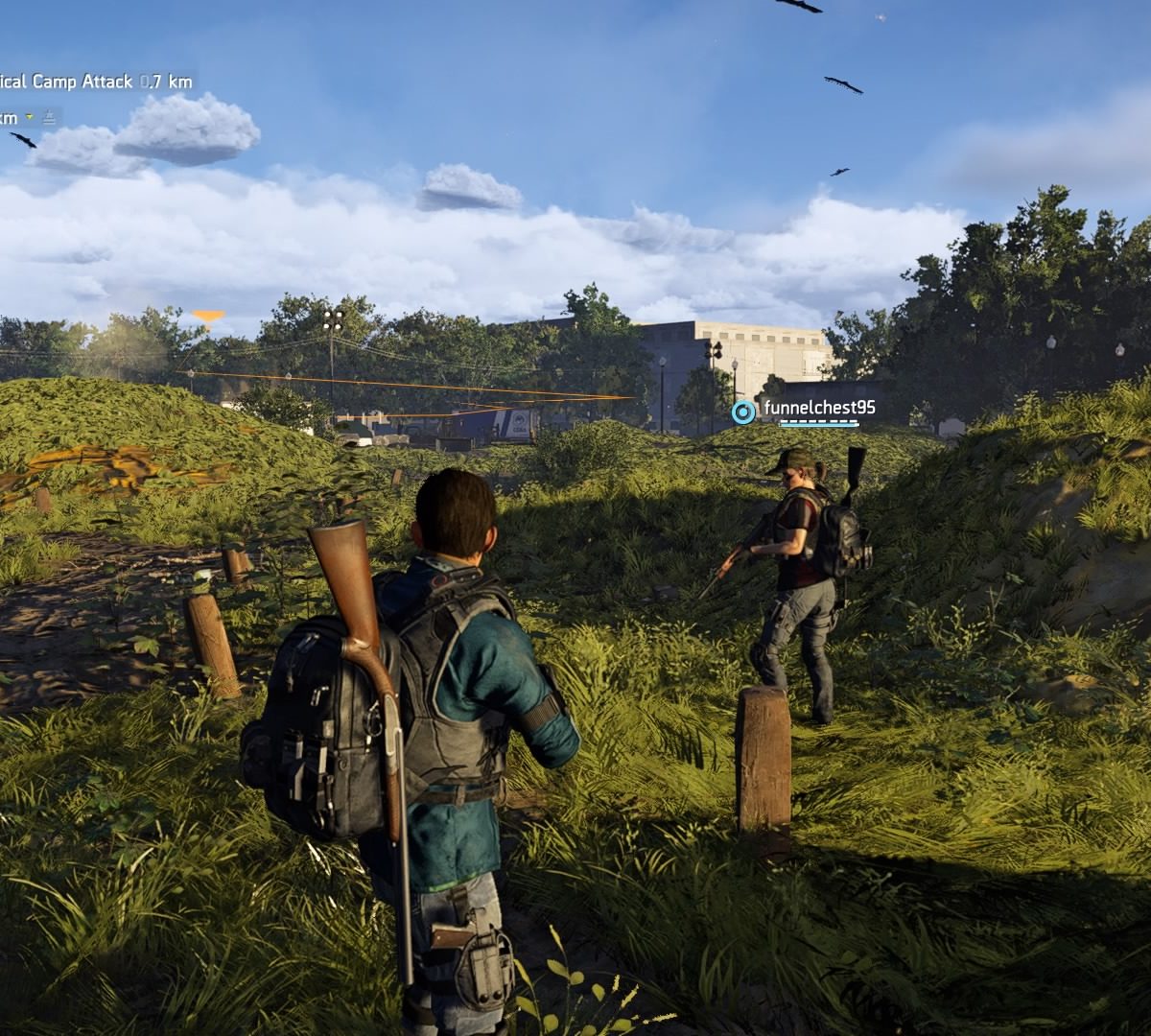Select the Camp Attack objective tracker
The width and height of the screenshot is (1151, 1036).
point(94,82)
